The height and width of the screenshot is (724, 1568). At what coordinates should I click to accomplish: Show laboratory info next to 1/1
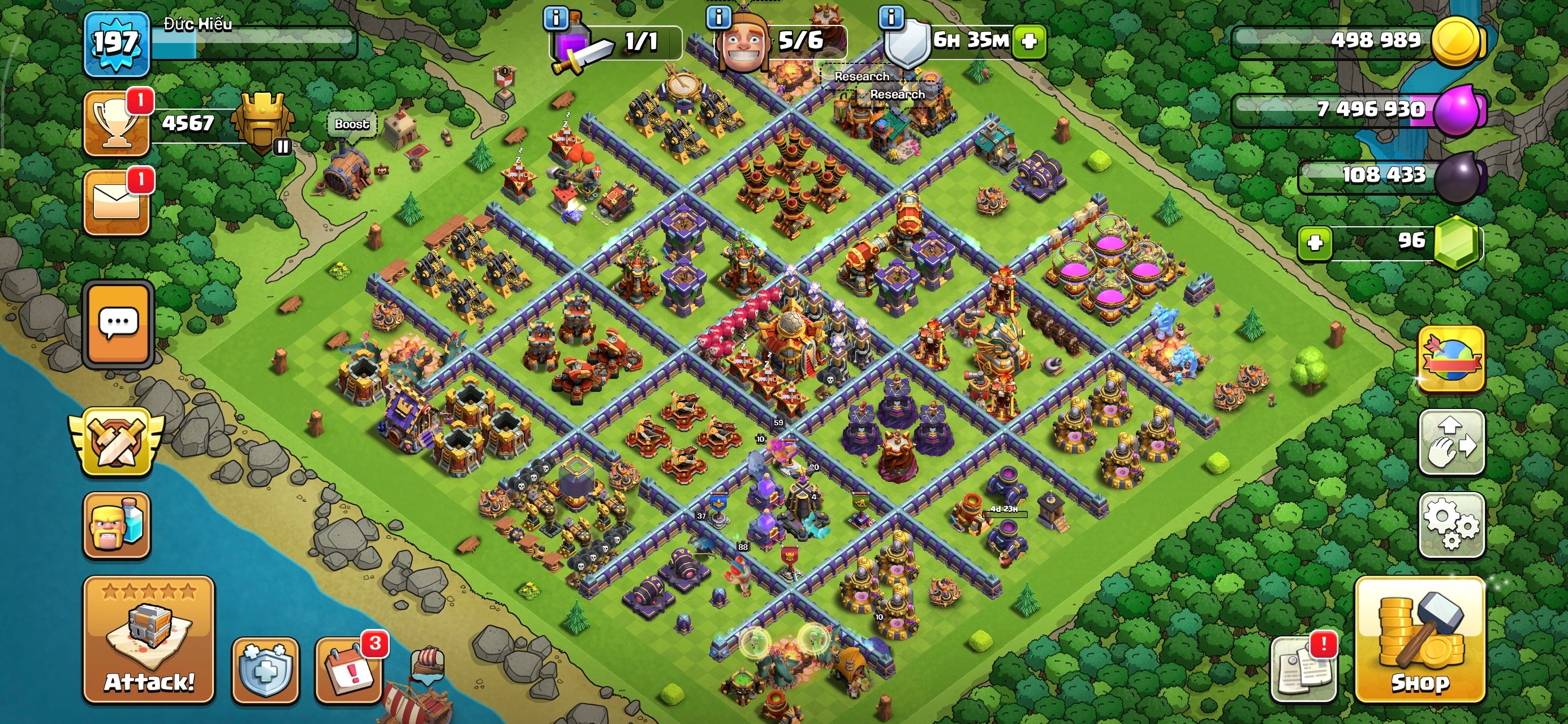pyautogui.click(x=555, y=18)
